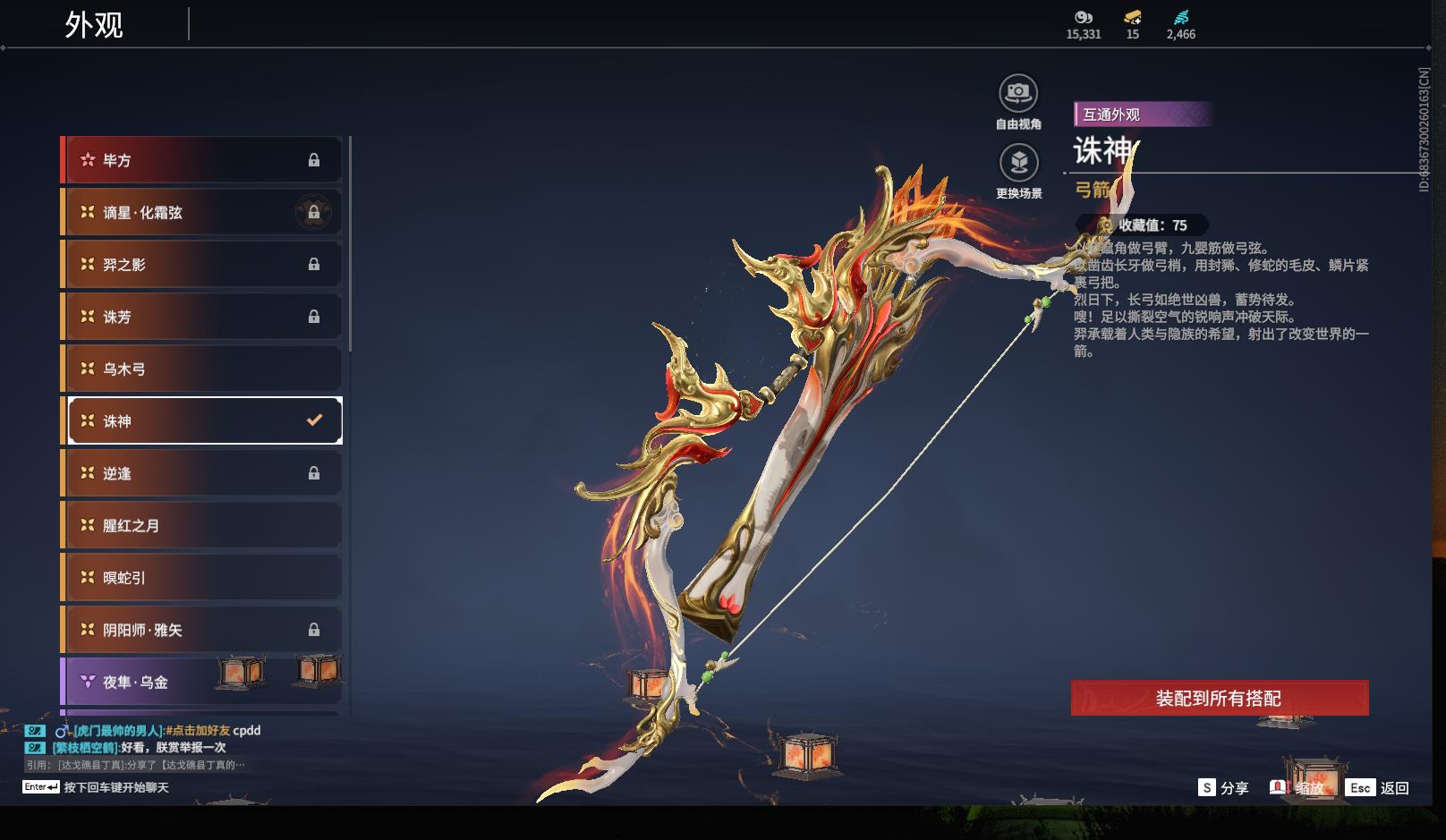
Task: Toggle the 缩放 zoom control
Action: click(1297, 788)
